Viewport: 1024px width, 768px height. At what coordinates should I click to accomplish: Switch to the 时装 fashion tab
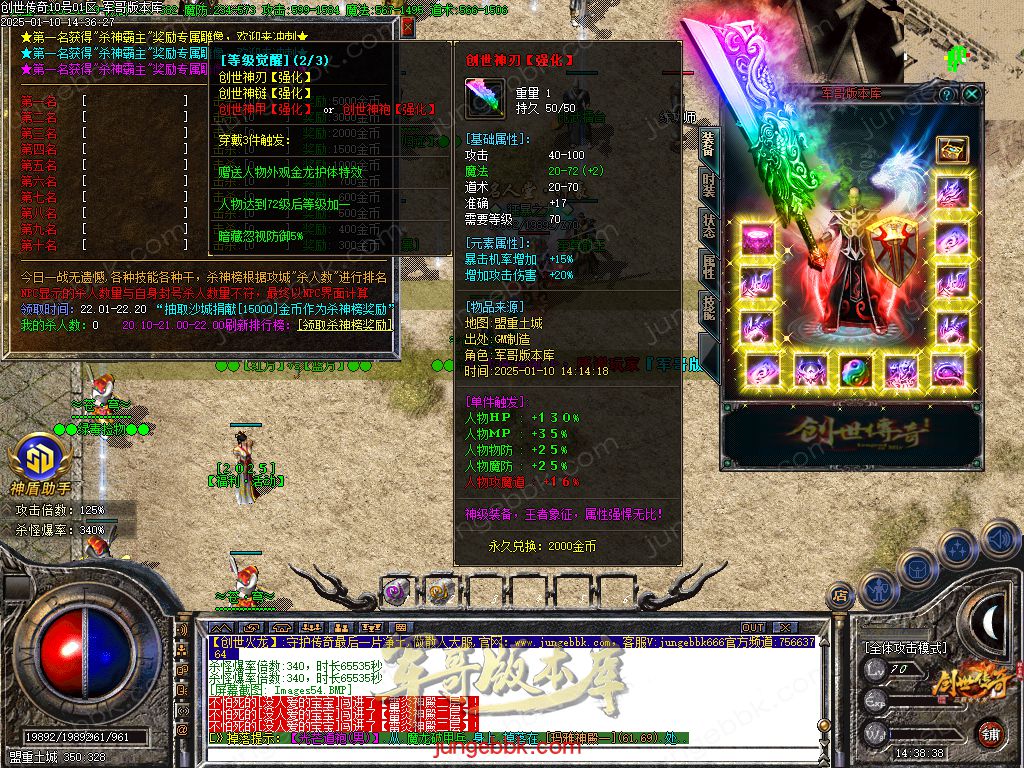tap(708, 186)
